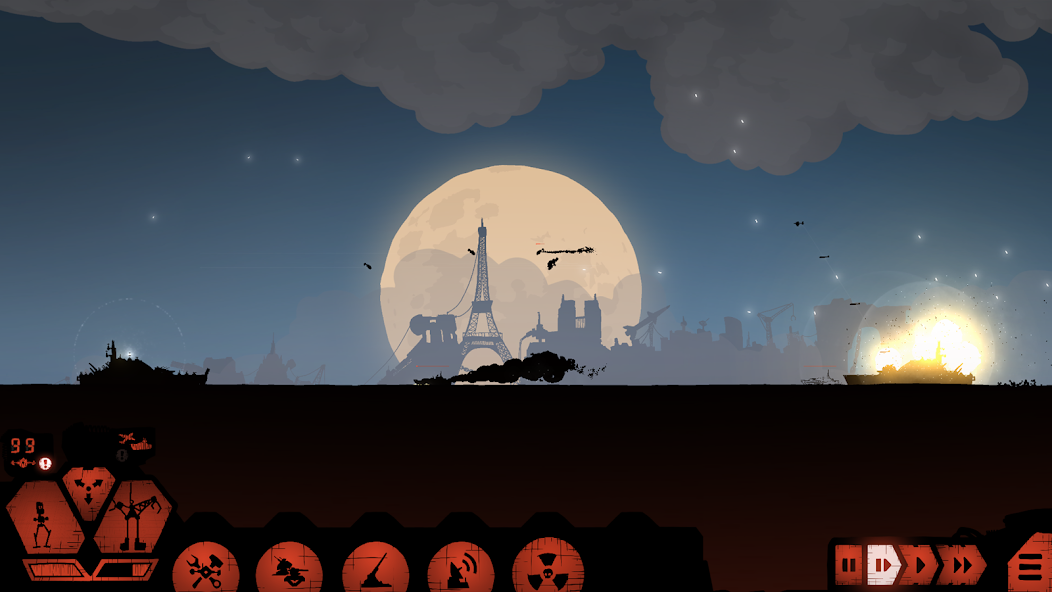Select the crane walker unit hexagon
The image size is (1052, 592).
pyautogui.click(x=132, y=518)
